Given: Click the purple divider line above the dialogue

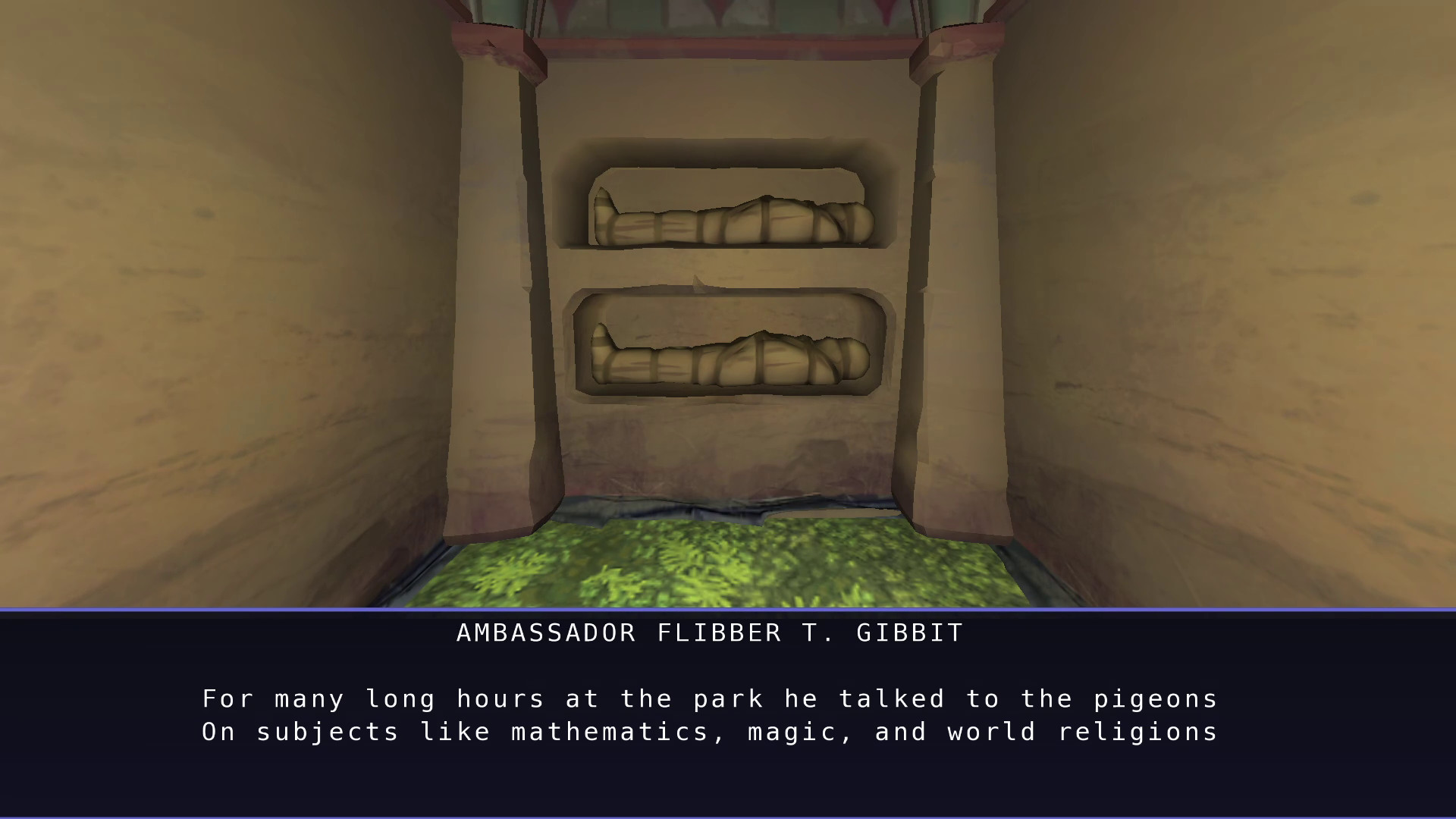Looking at the screenshot, I should pyautogui.click(x=728, y=607).
